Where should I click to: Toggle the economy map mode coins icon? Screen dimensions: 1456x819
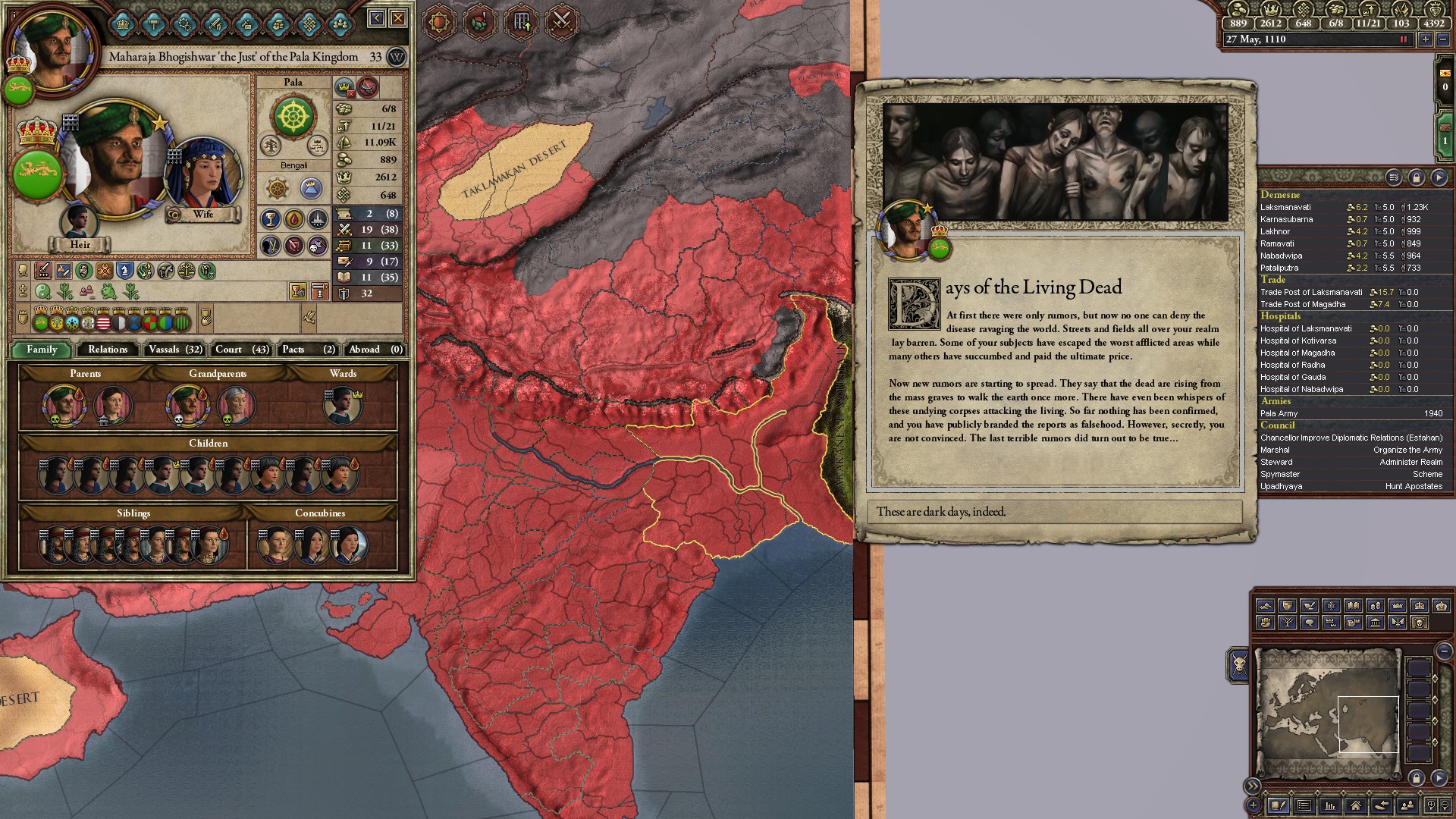(1376, 606)
